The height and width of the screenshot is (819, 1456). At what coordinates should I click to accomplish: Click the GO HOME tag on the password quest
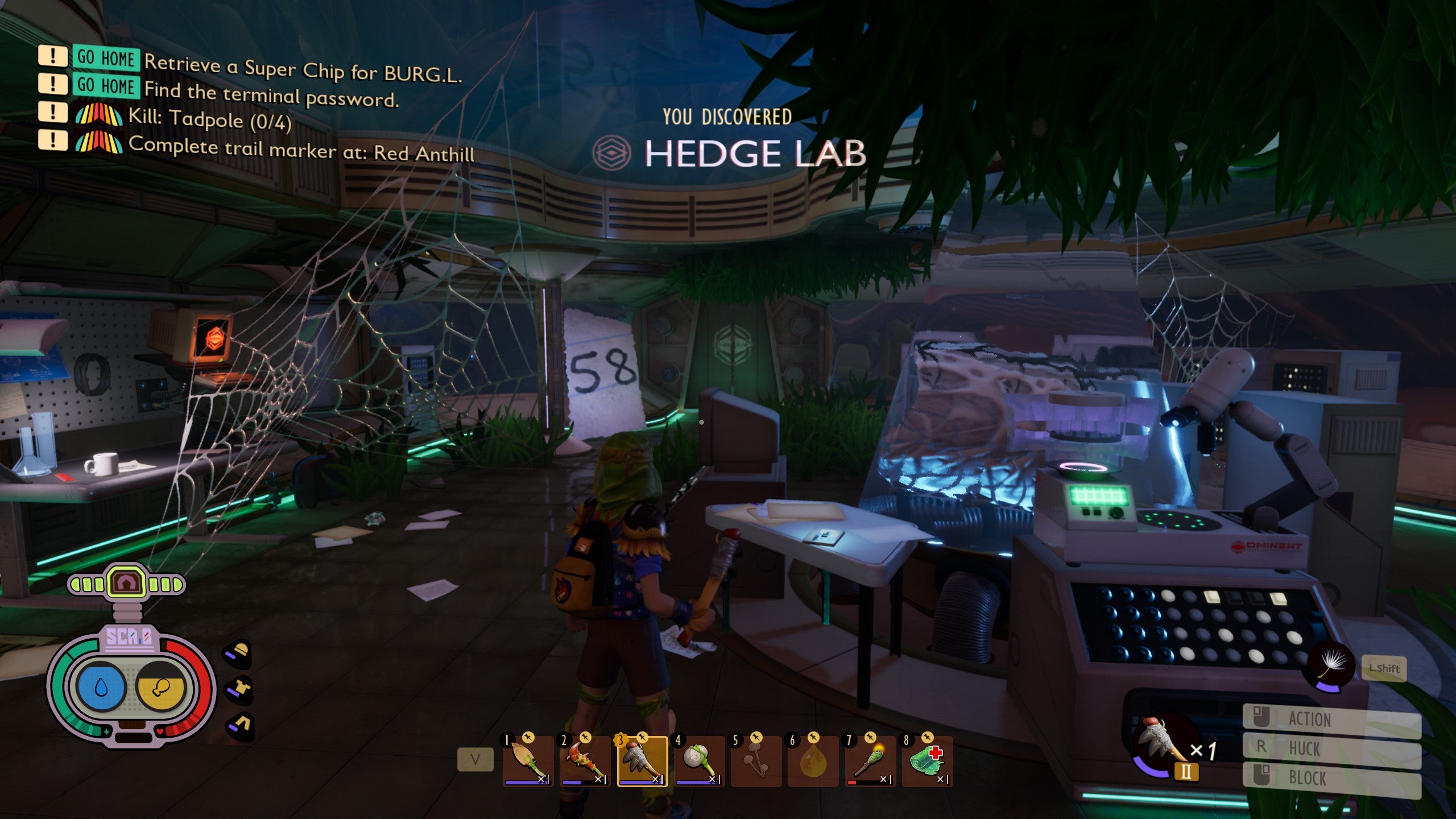104,88
